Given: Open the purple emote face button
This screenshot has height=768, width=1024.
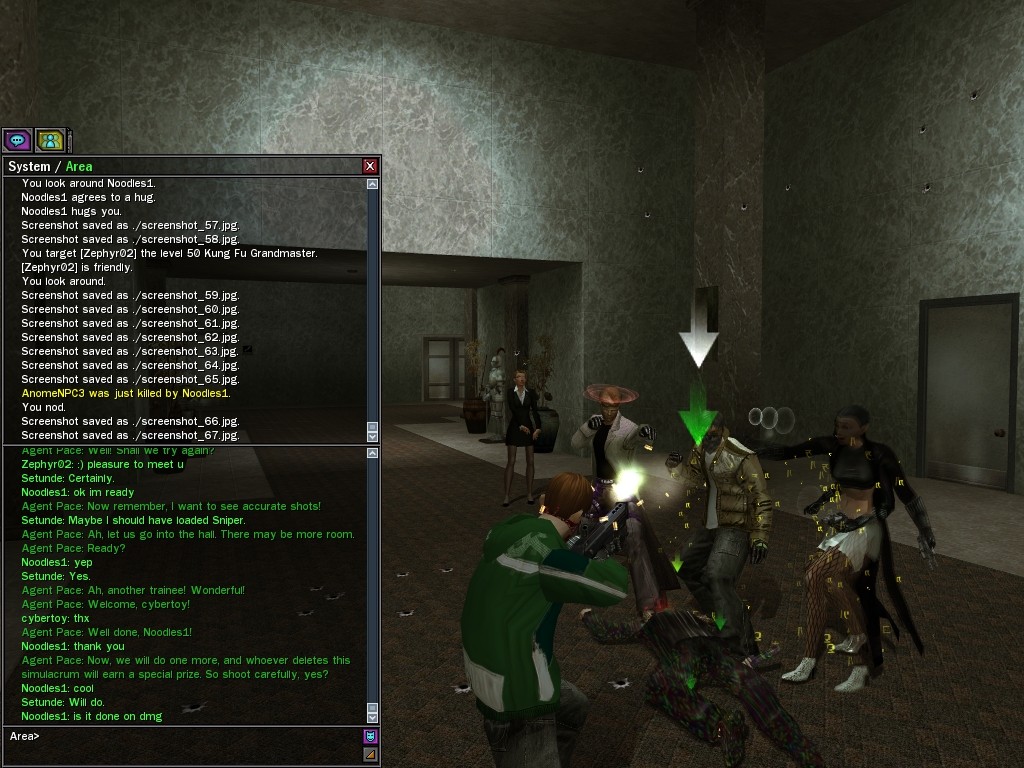Looking at the screenshot, I should [370, 737].
